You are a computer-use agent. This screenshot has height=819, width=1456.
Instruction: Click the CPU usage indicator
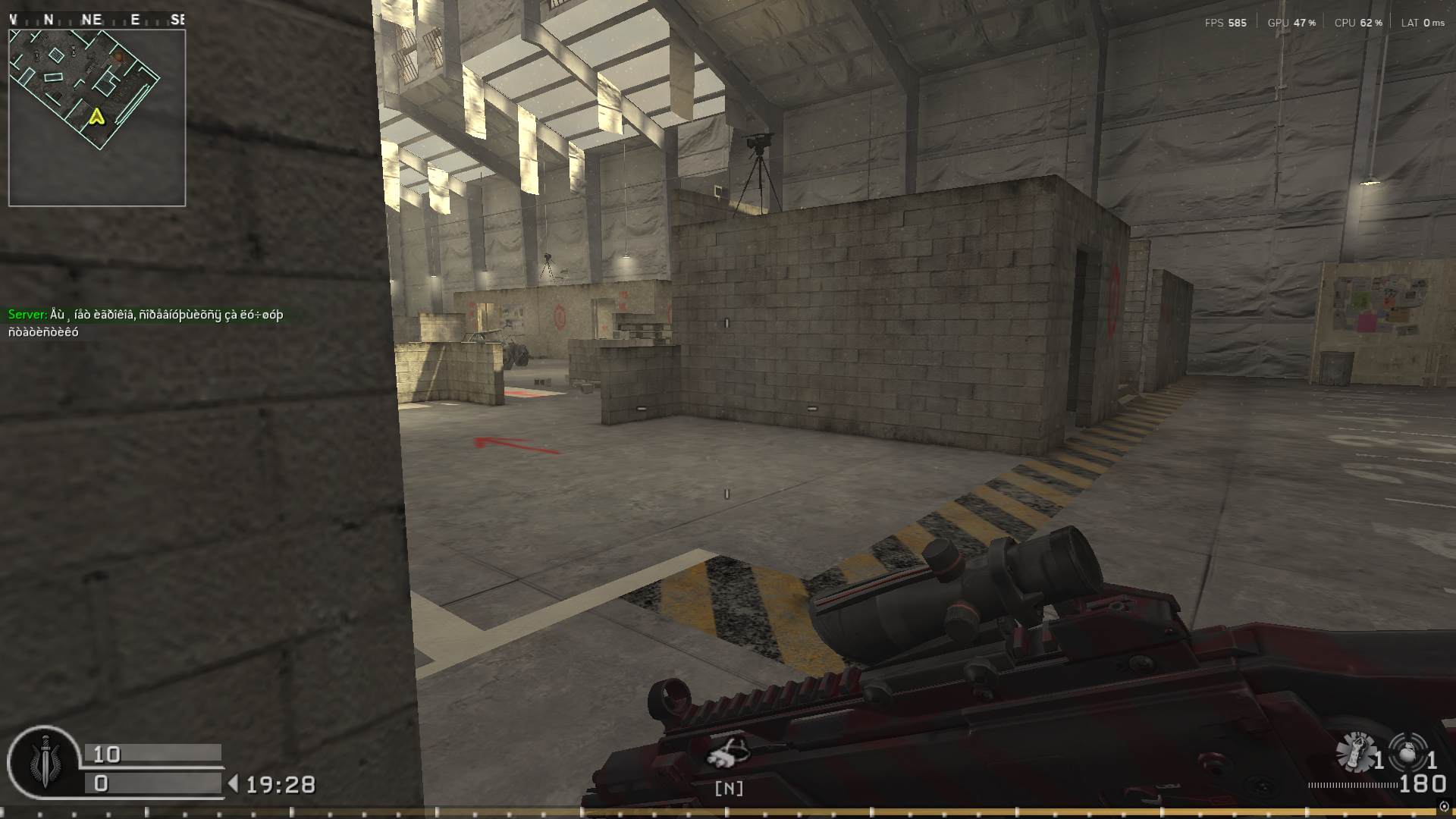pyautogui.click(x=1357, y=22)
